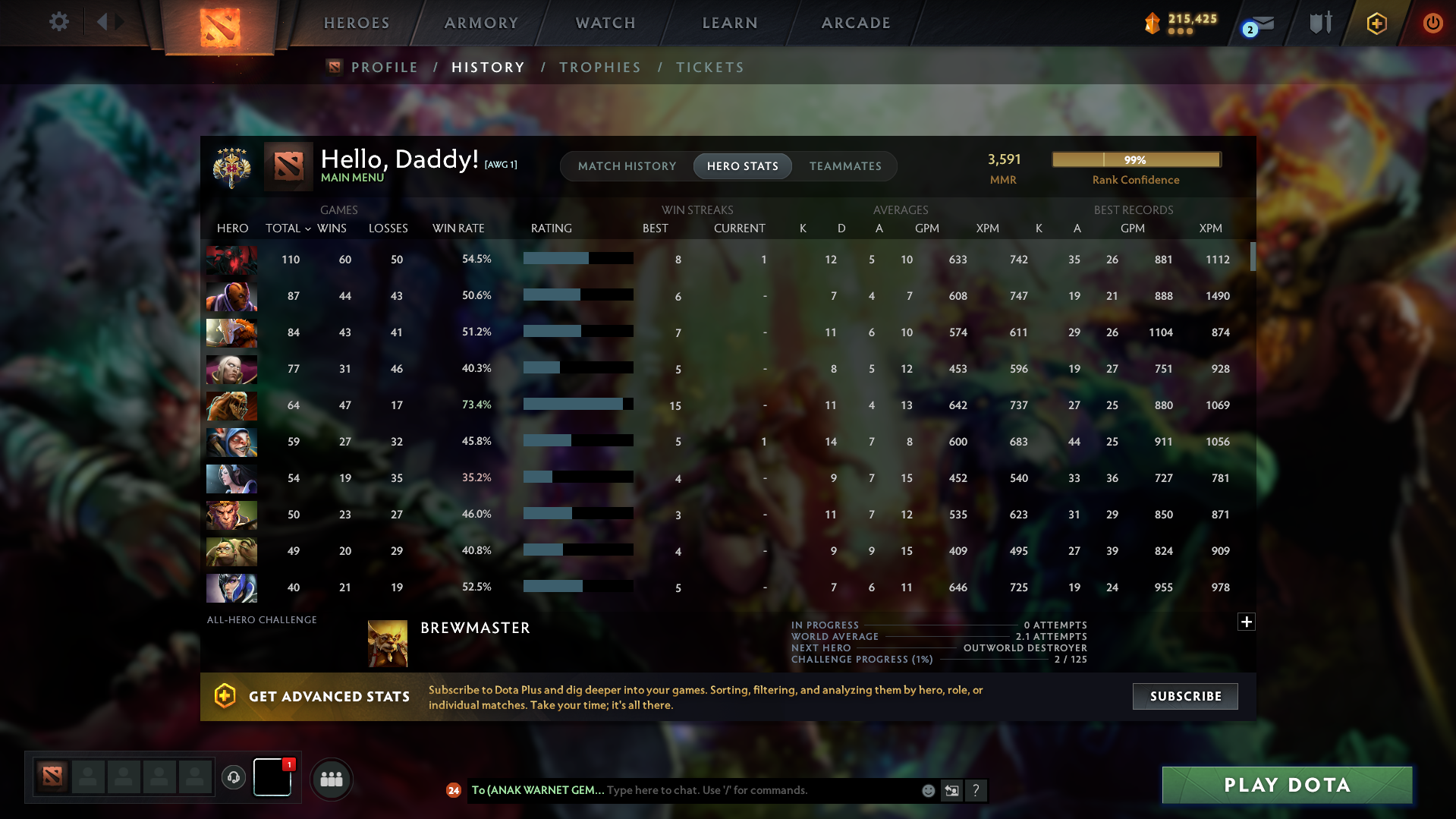Click the Rank Confidence progress bar
The height and width of the screenshot is (819, 1456).
(x=1135, y=159)
